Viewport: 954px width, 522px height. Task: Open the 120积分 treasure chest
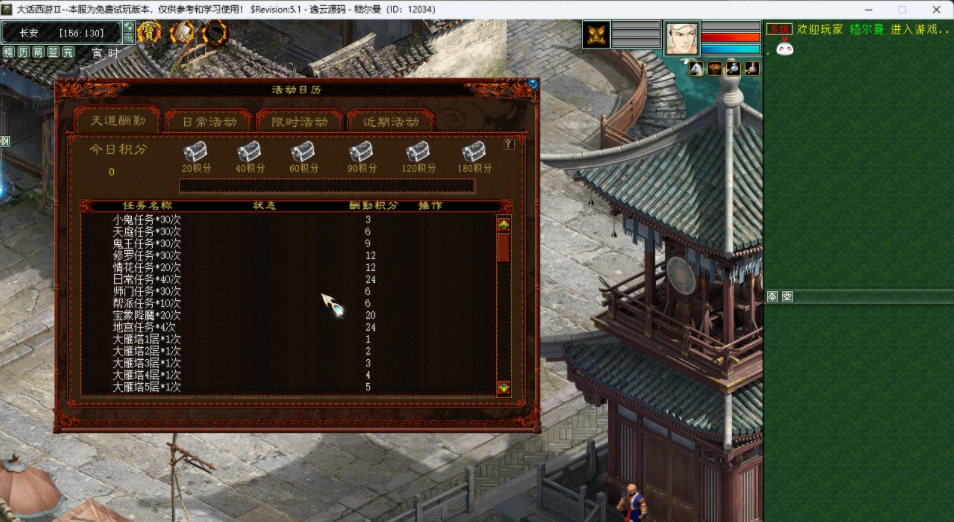tap(418, 151)
